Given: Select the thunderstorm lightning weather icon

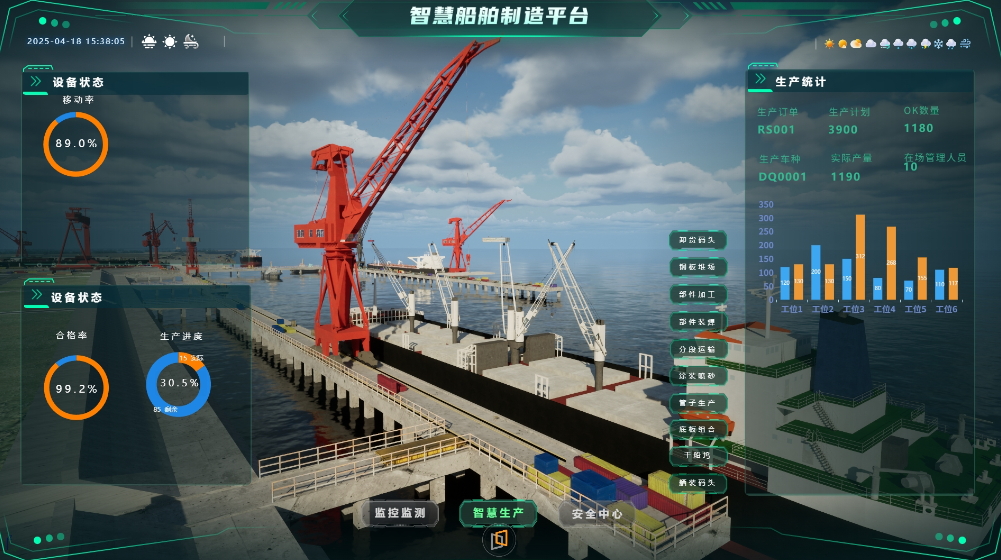Looking at the screenshot, I should 925,44.
